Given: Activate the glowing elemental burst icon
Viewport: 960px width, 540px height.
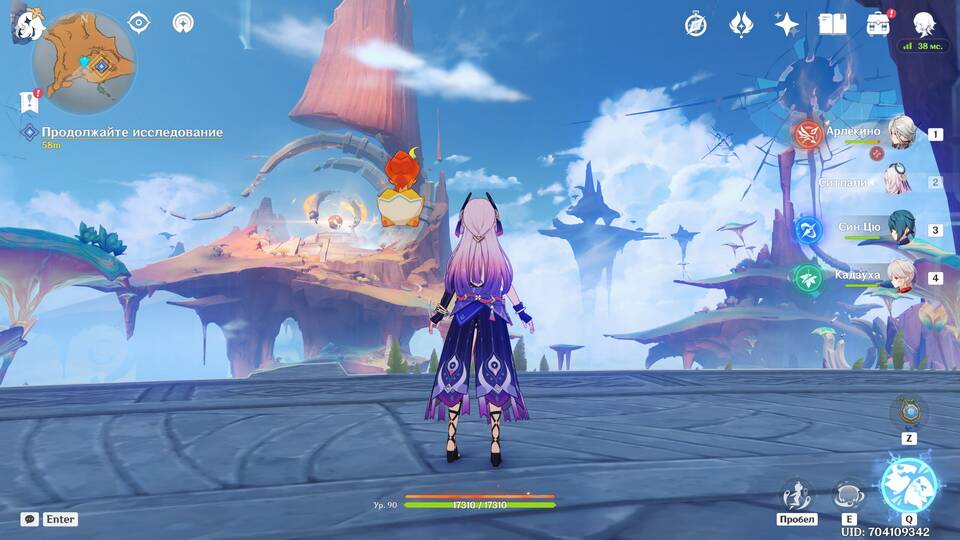Looking at the screenshot, I should [908, 485].
